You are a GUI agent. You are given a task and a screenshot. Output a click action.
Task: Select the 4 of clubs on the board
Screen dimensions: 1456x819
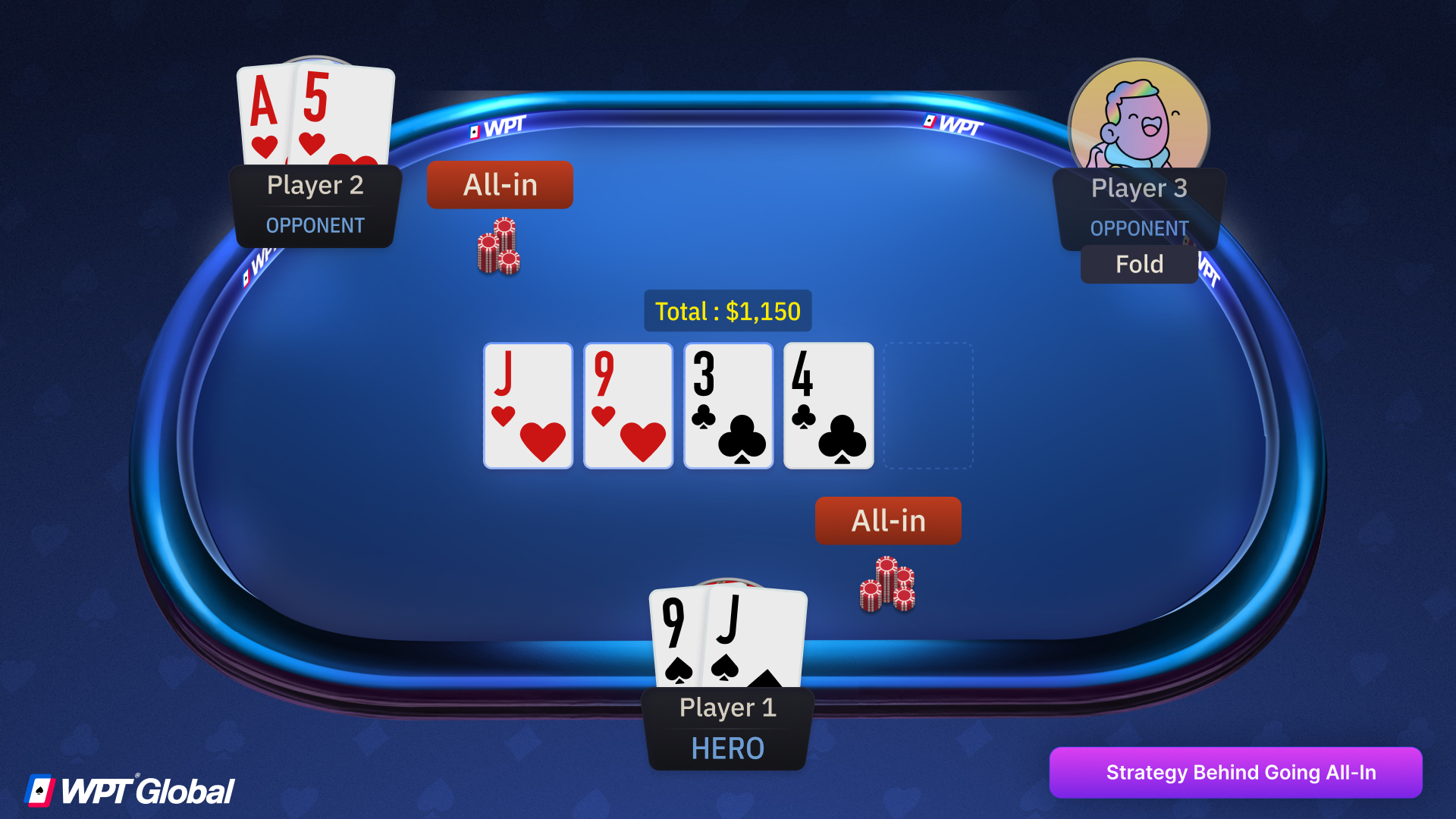827,406
